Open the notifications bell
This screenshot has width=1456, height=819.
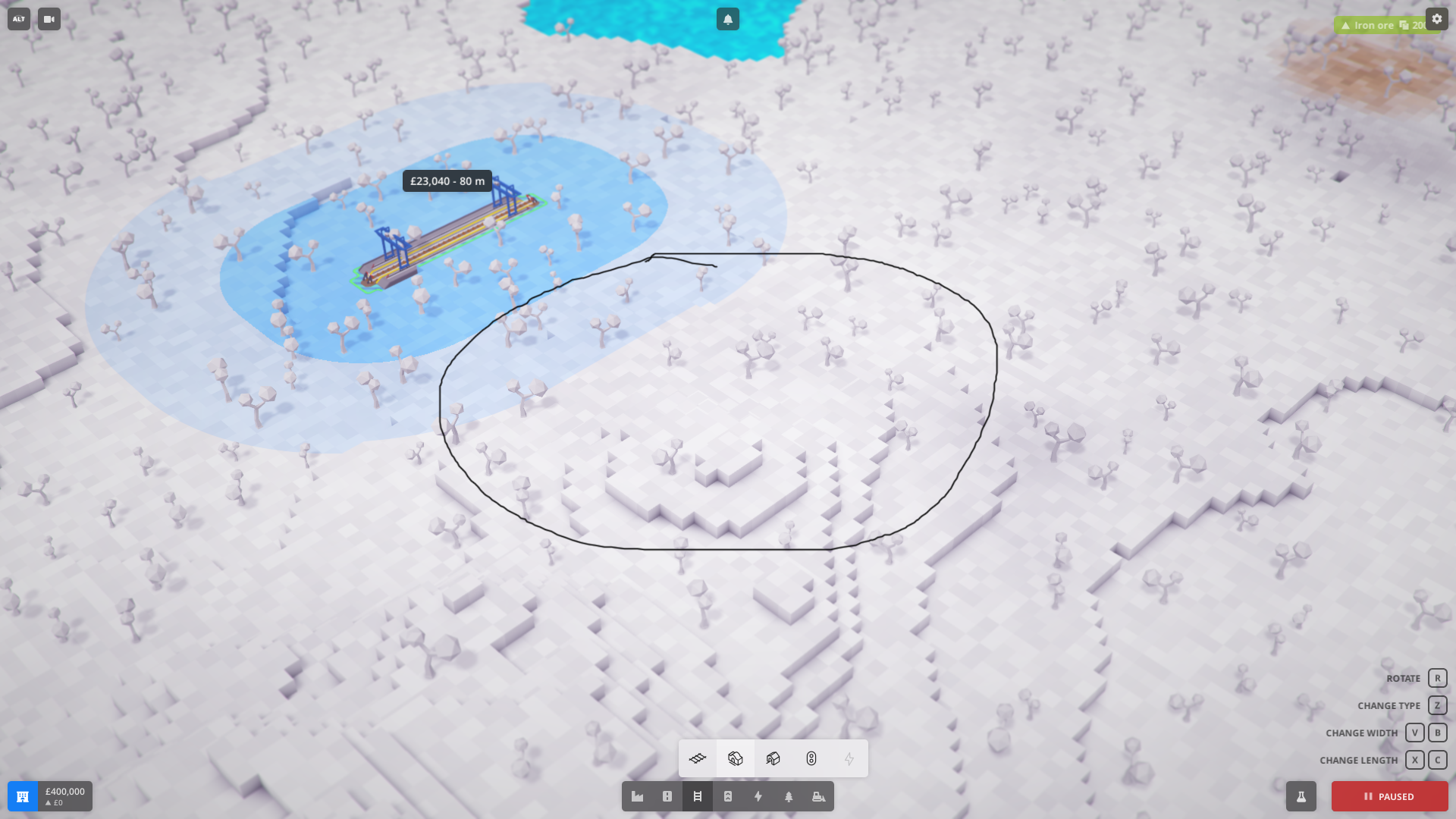[727, 18]
